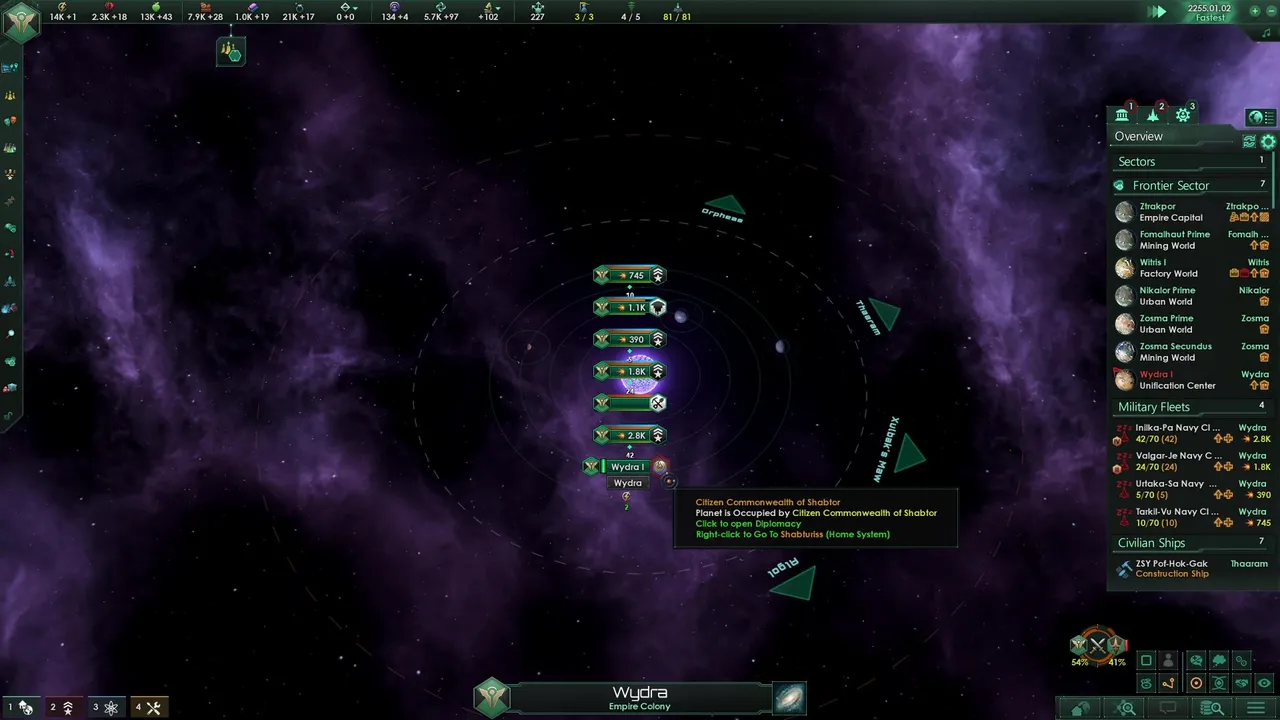Click the 1.1K fleet power marker
Viewport: 1280px width, 720px height.
(630, 307)
